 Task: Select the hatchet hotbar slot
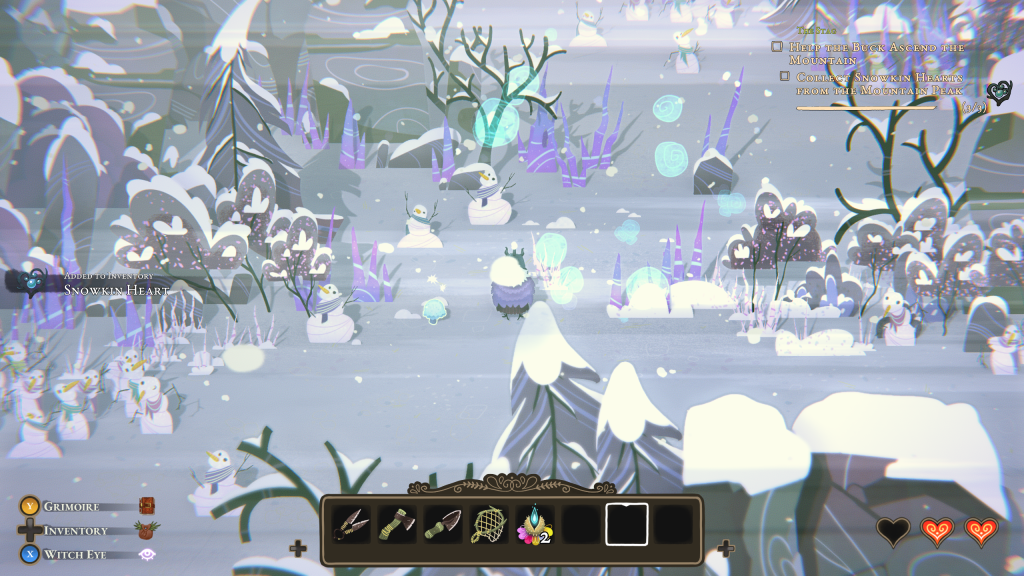pyautogui.click(x=396, y=525)
